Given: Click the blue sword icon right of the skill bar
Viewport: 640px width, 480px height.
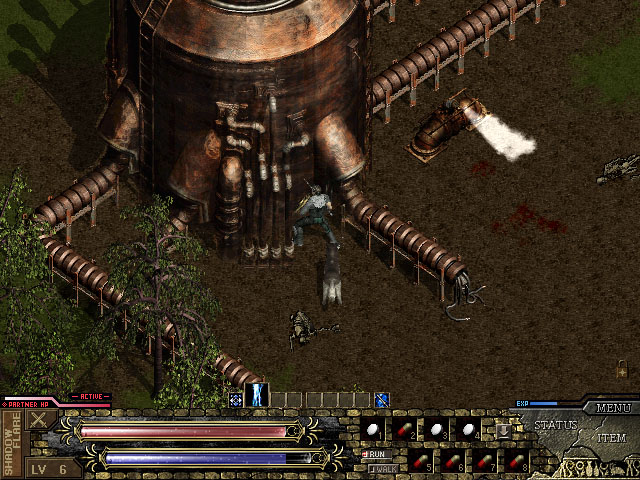Looking at the screenshot, I should click(x=381, y=400).
